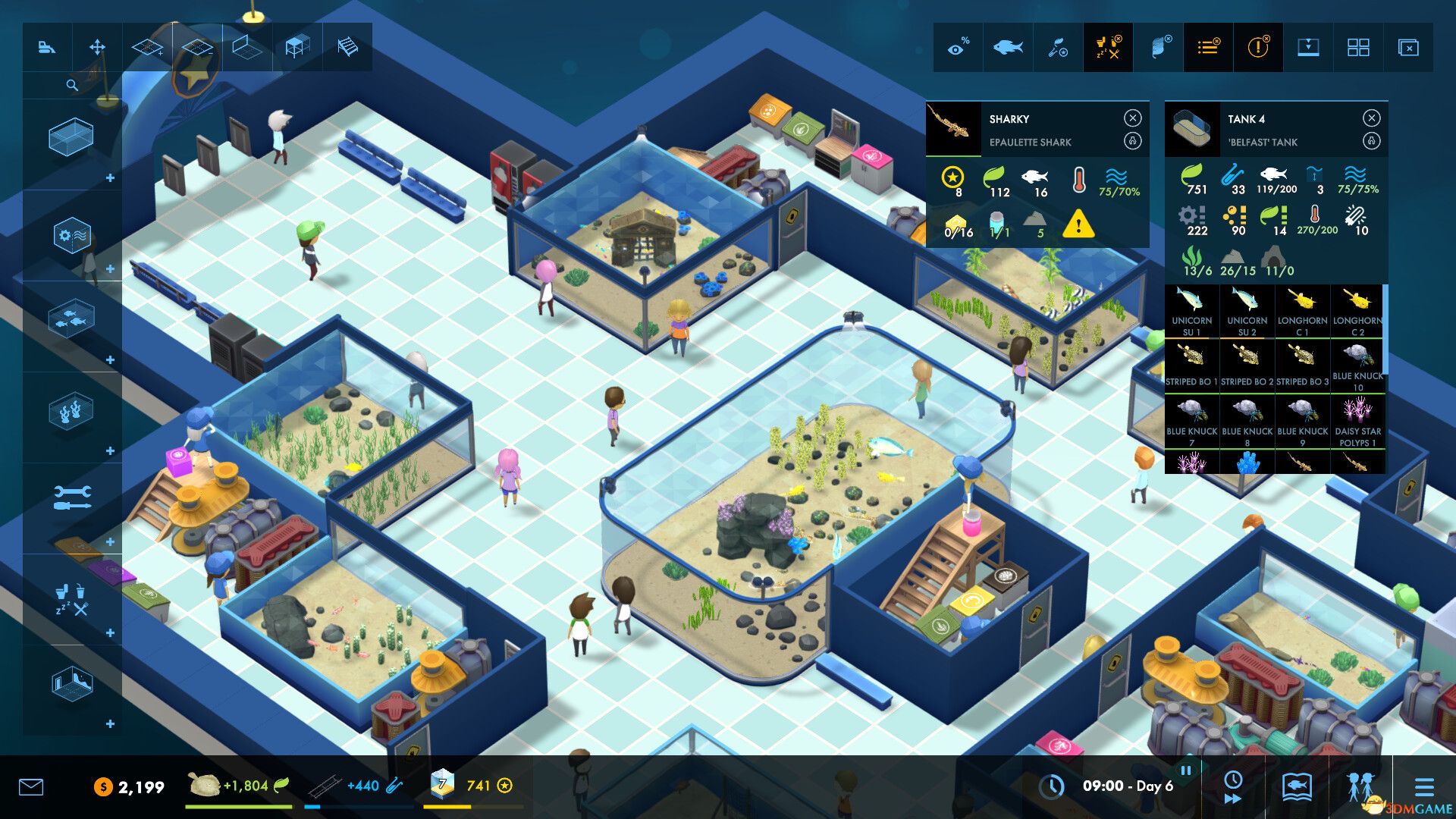Toggle the guest satisfaction percentage overlay
This screenshot has height=819, width=1456.
[x=957, y=47]
